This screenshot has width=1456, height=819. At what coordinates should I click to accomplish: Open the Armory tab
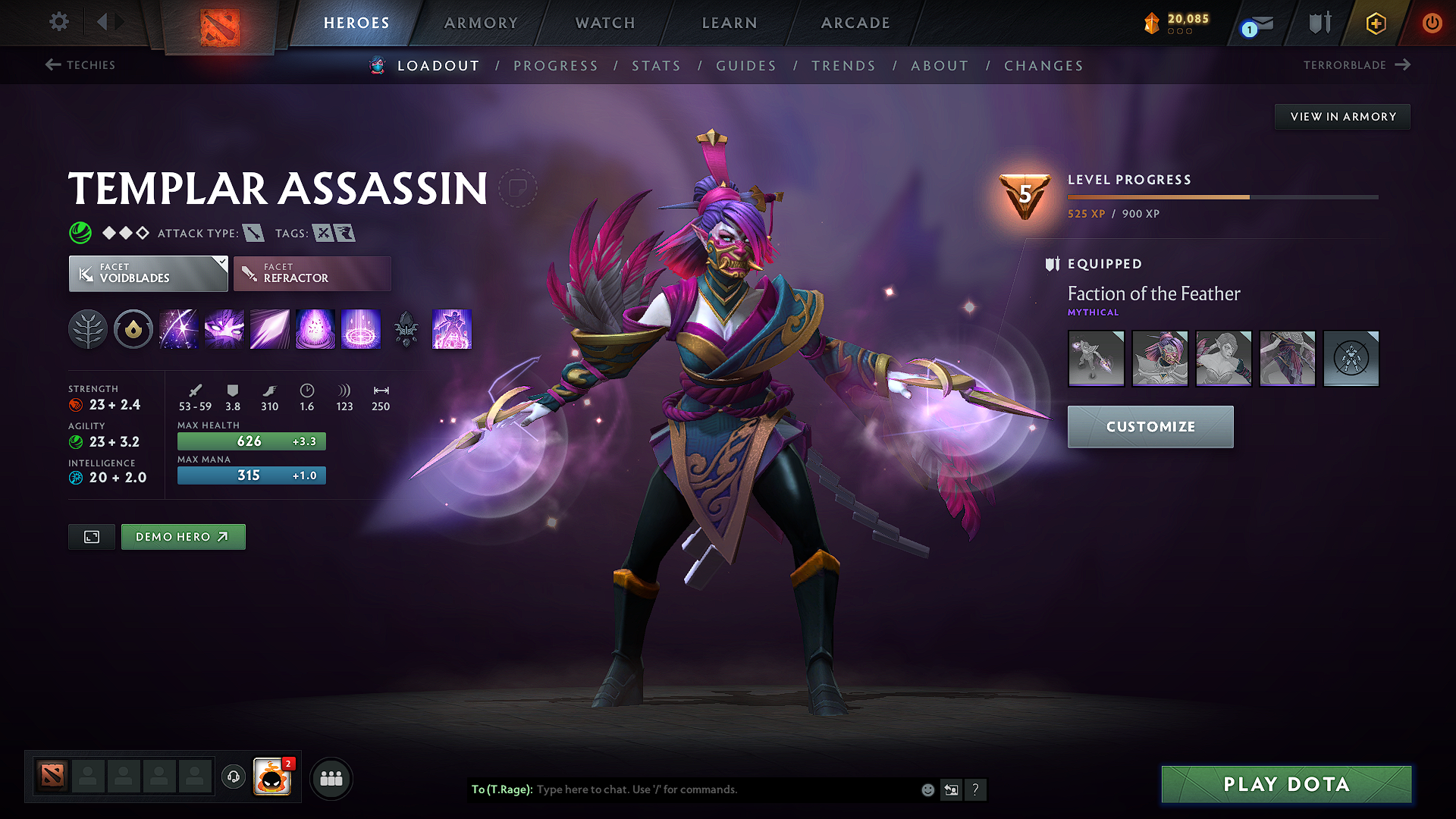click(481, 23)
